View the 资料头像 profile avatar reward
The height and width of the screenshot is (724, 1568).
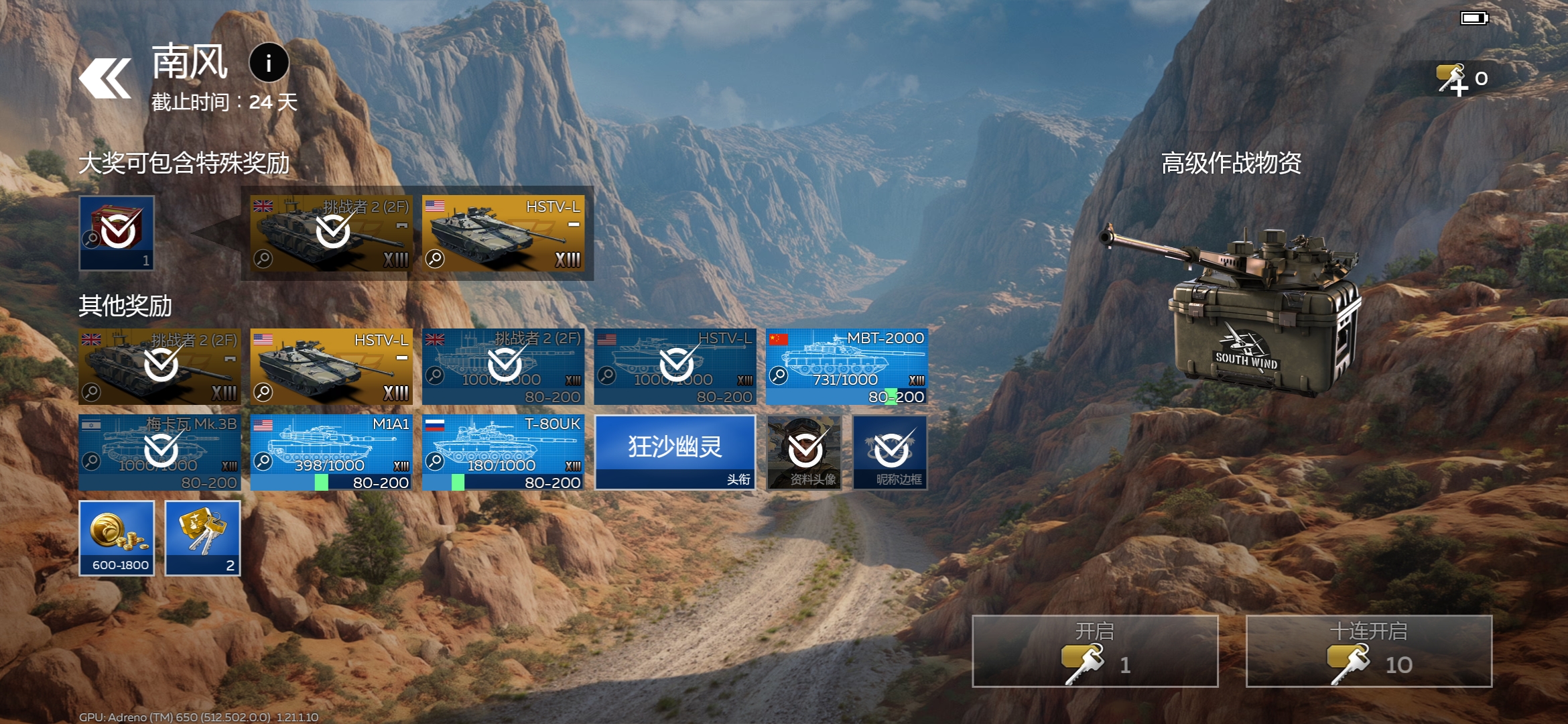pos(804,452)
